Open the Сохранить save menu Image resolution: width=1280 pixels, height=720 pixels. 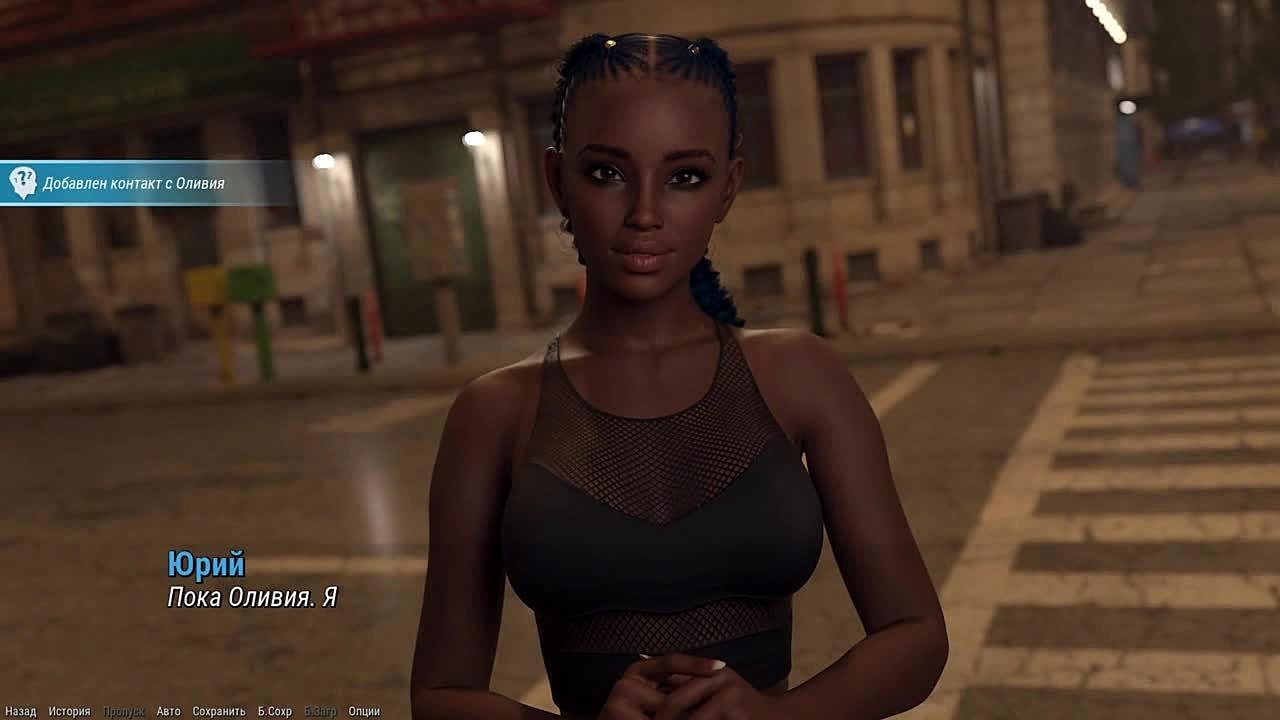click(x=218, y=711)
